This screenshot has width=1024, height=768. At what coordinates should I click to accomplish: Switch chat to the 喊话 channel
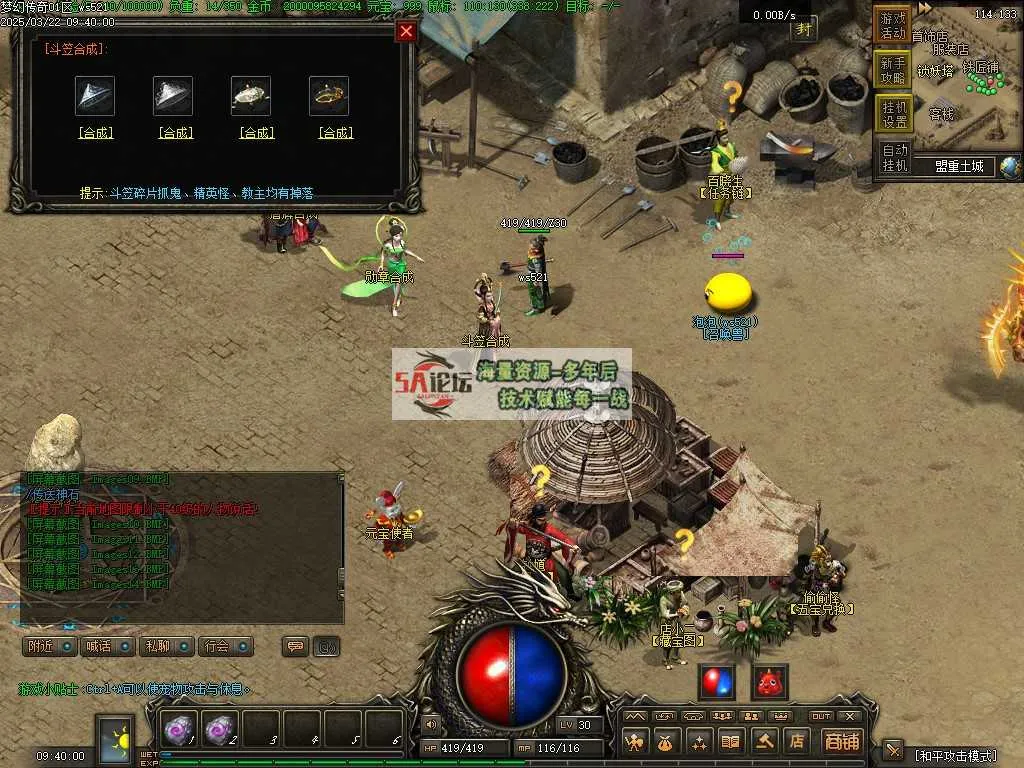(x=107, y=646)
